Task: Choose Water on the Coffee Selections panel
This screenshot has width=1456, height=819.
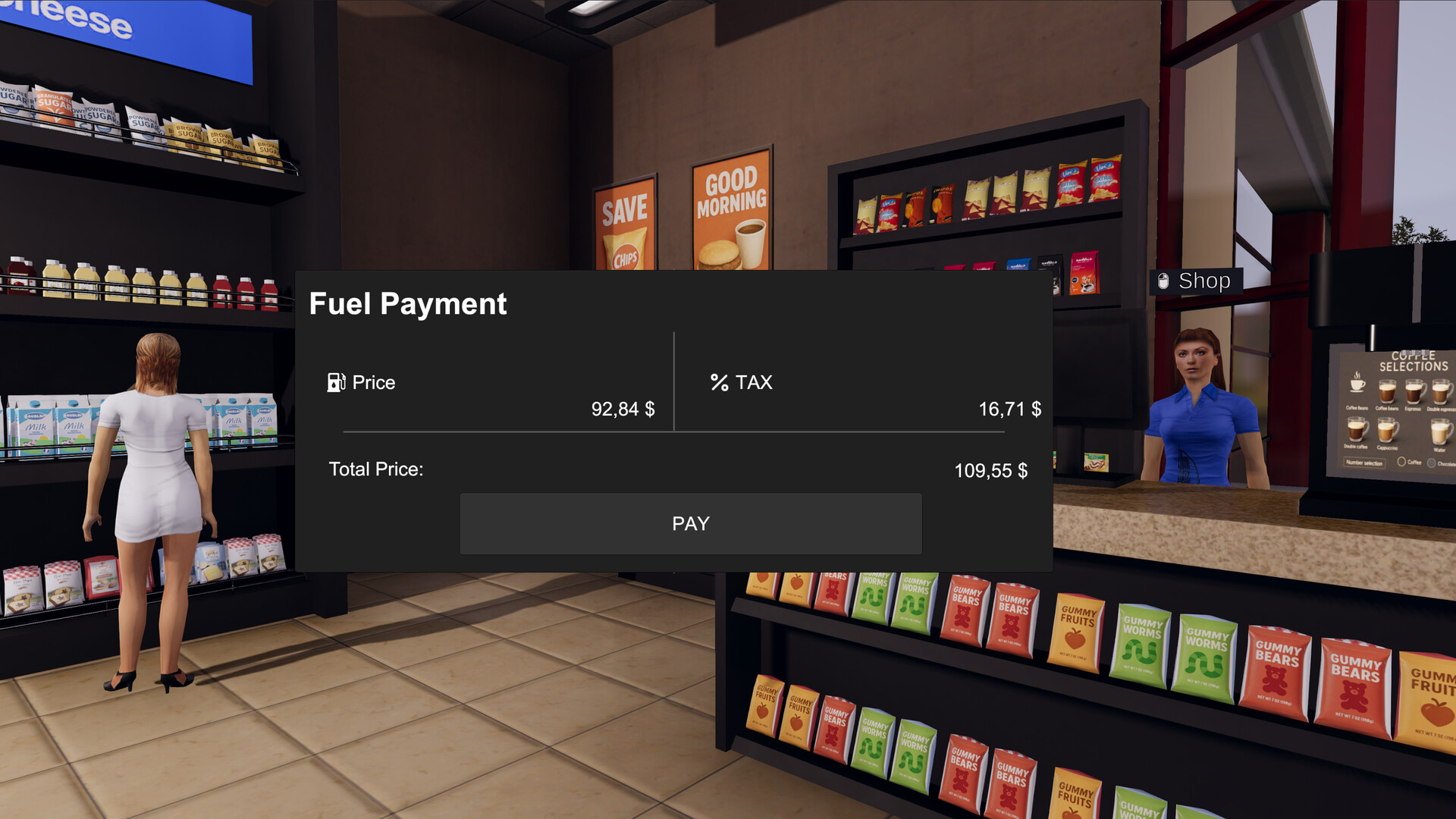Action: [1439, 432]
